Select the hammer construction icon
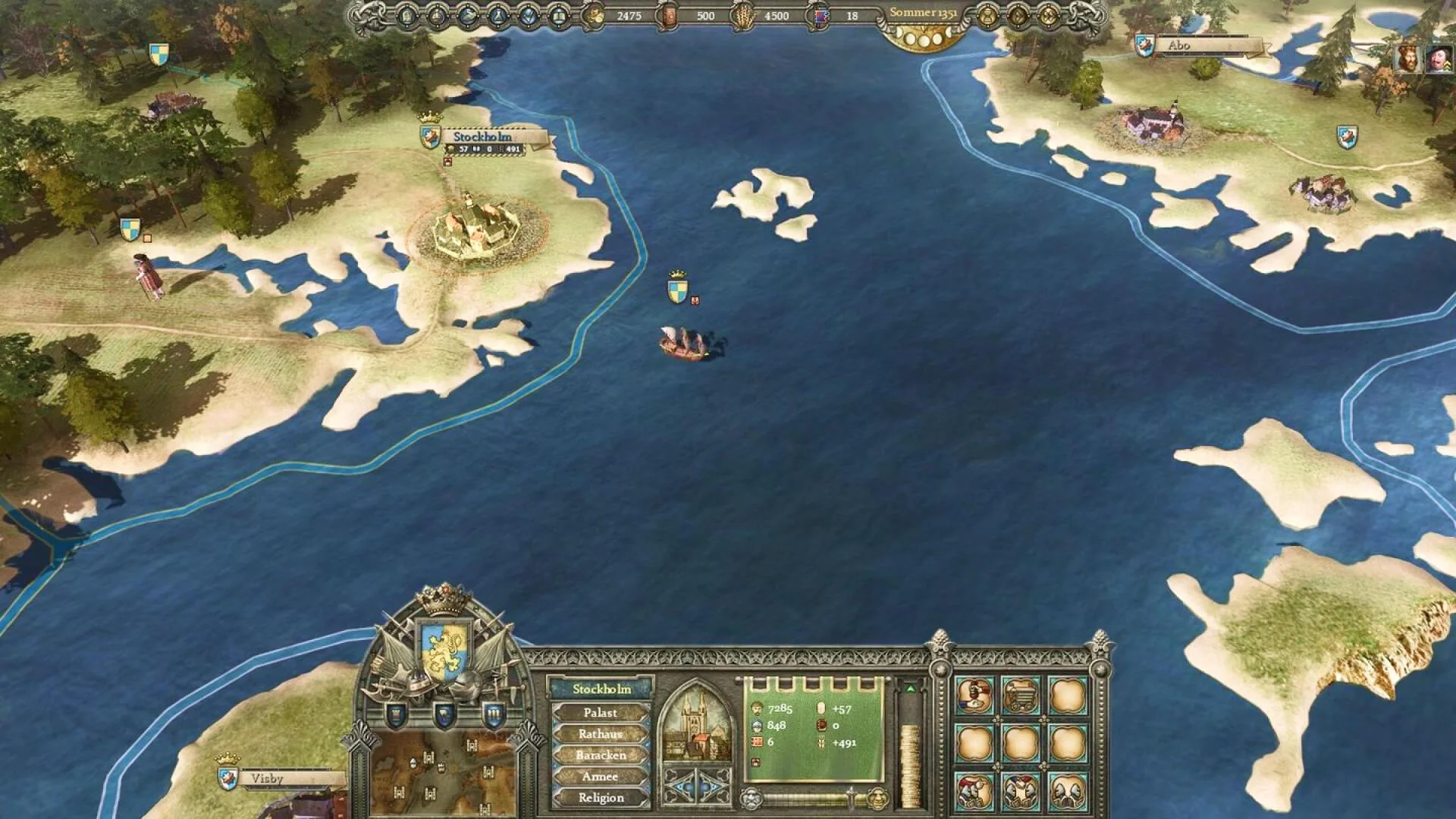 click(972, 694)
